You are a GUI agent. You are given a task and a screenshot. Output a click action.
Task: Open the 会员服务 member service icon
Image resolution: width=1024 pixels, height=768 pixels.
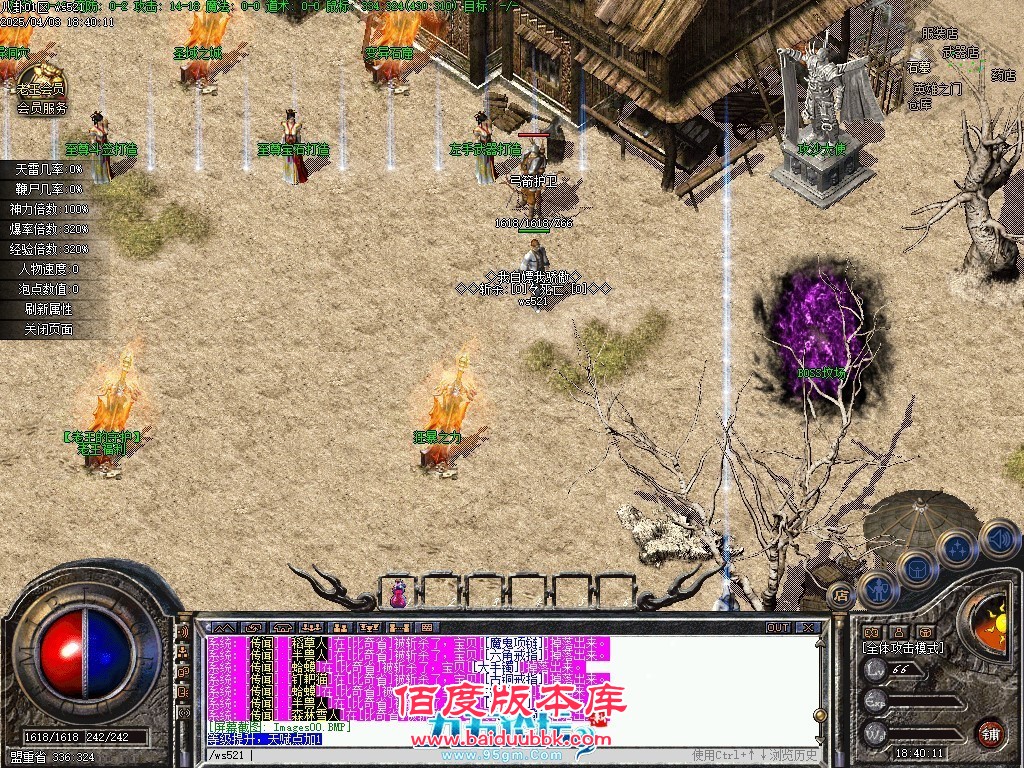40,88
